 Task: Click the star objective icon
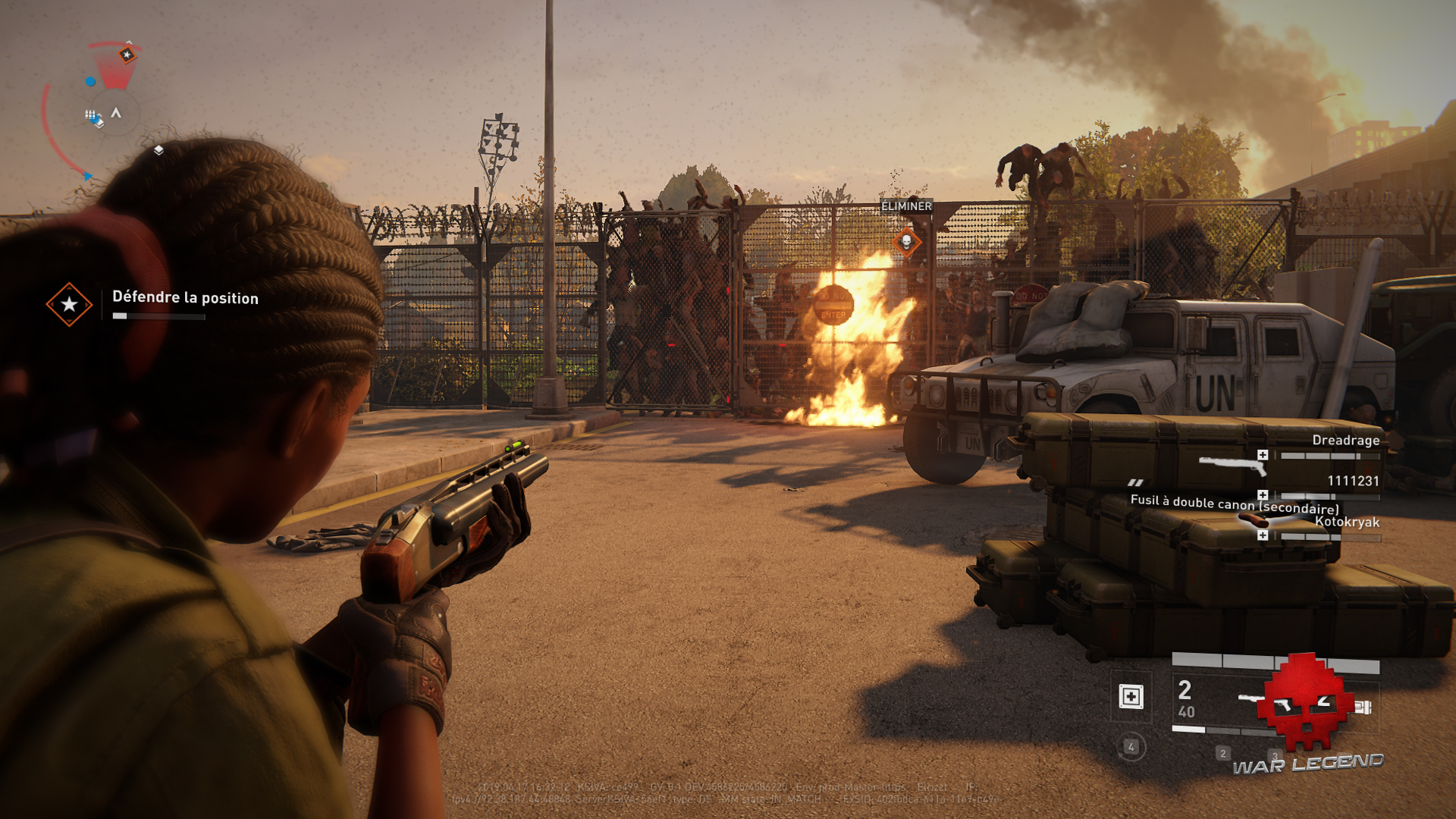(69, 304)
